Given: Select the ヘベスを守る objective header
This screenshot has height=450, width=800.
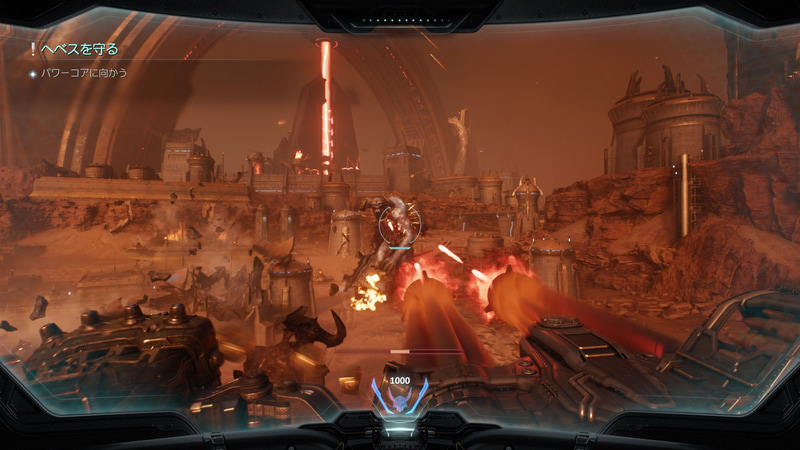Looking at the screenshot, I should pos(78,49).
